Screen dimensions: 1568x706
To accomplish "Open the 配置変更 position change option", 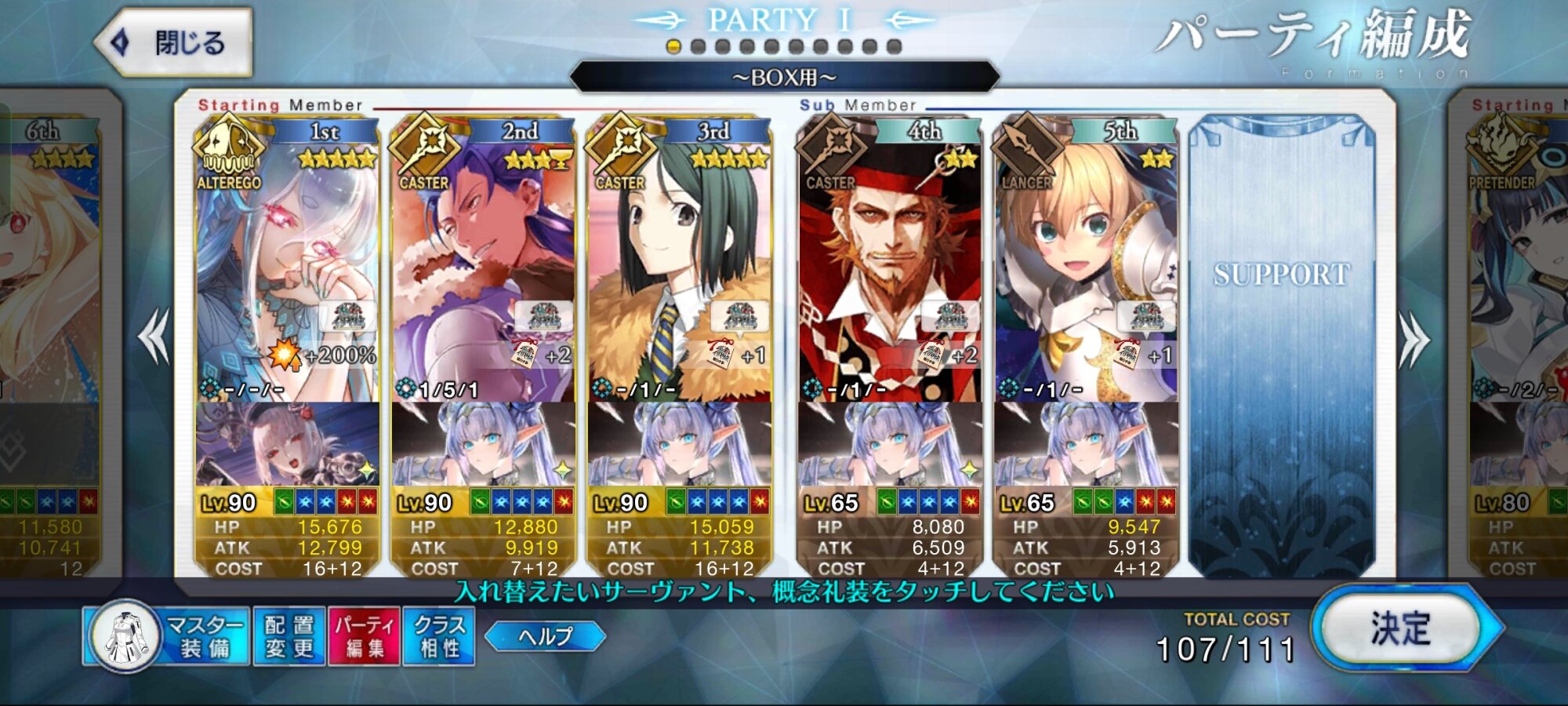I will click(x=289, y=636).
